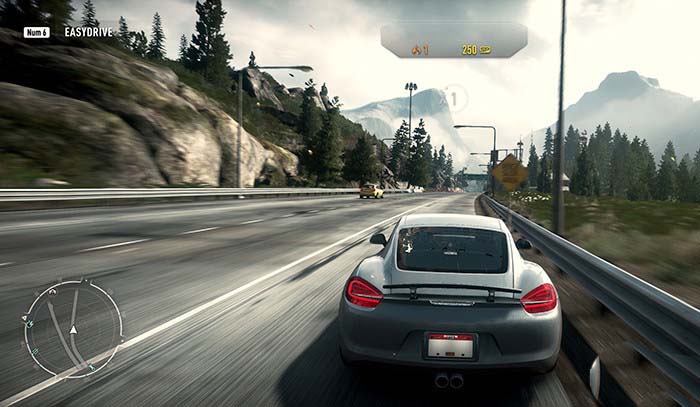This screenshot has height=407, width=700.
Task: Click the circular minimap
Action: tap(73, 328)
